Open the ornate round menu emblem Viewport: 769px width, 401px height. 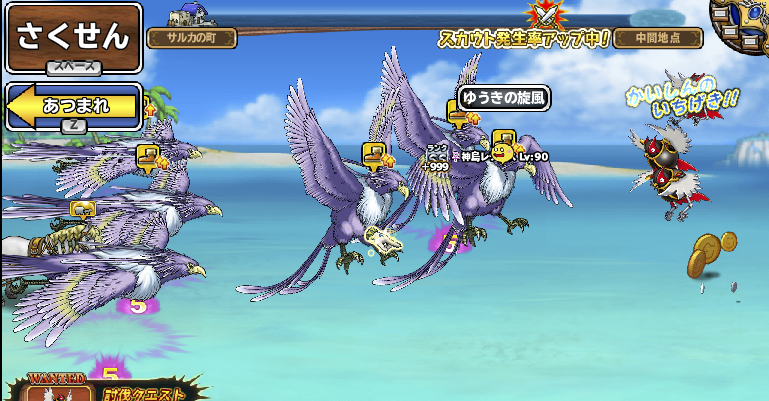pos(743,20)
